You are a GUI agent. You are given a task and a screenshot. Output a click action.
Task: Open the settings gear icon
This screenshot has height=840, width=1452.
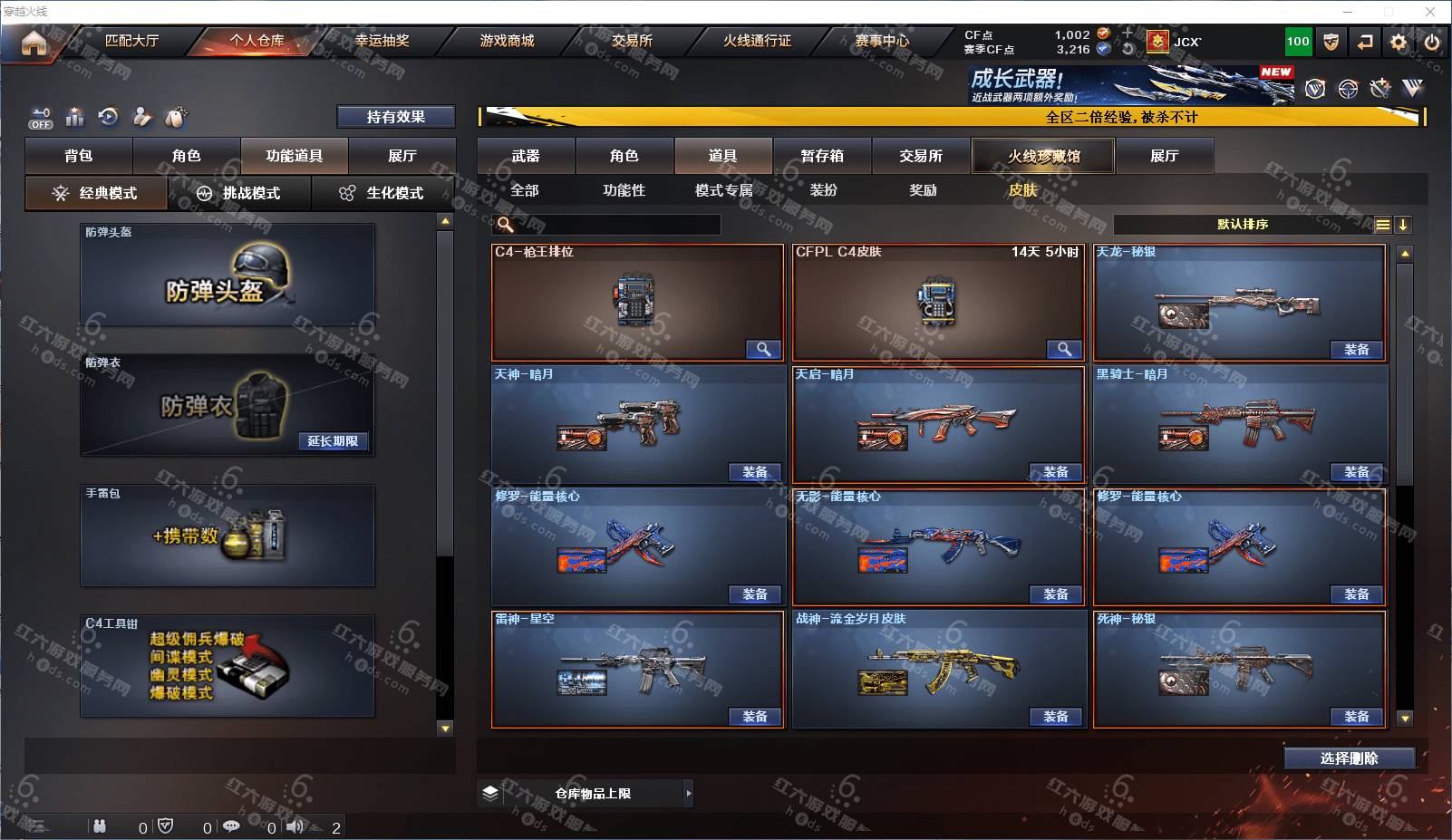coord(1399,42)
